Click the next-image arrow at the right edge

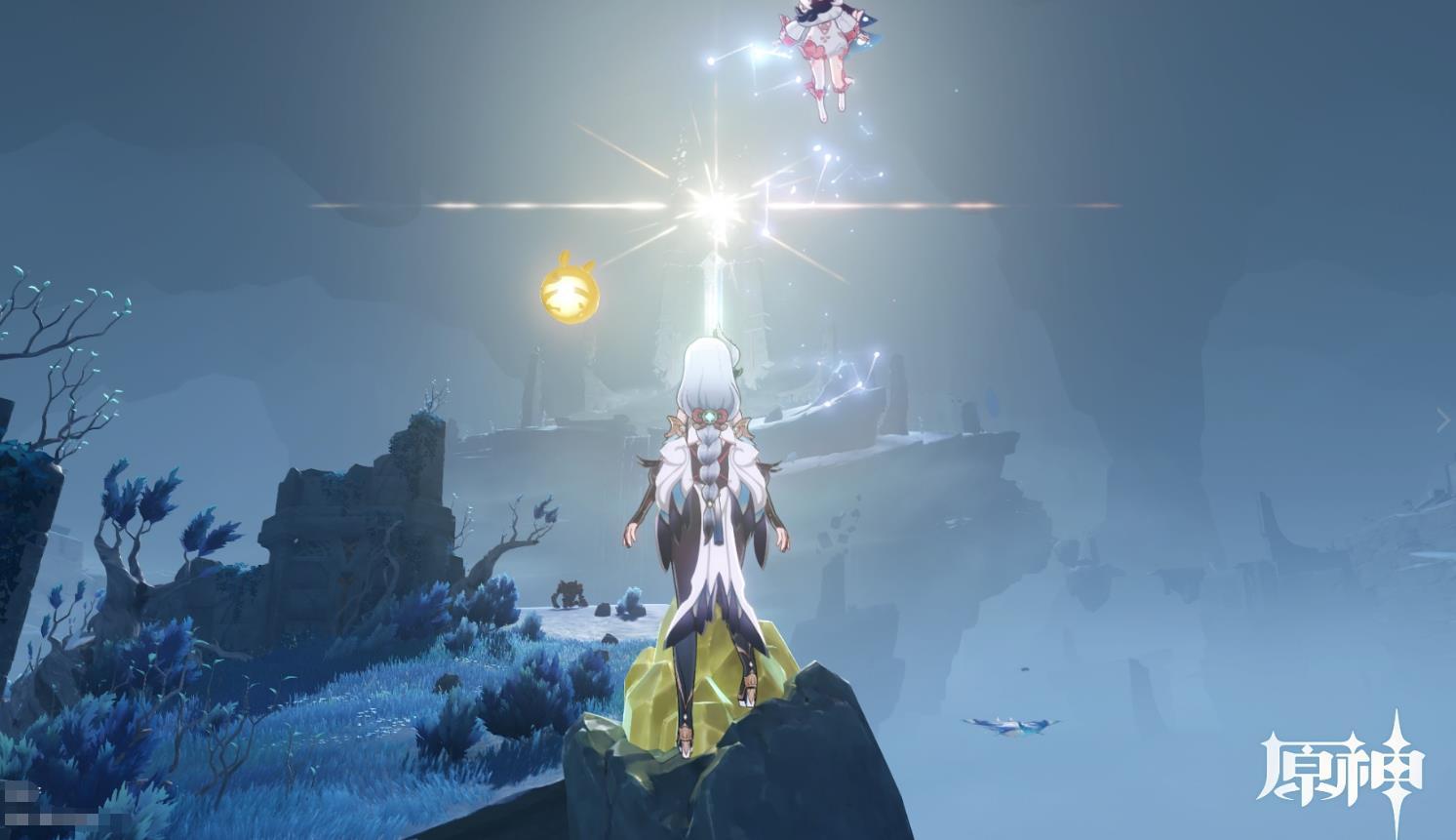[x=1443, y=420]
